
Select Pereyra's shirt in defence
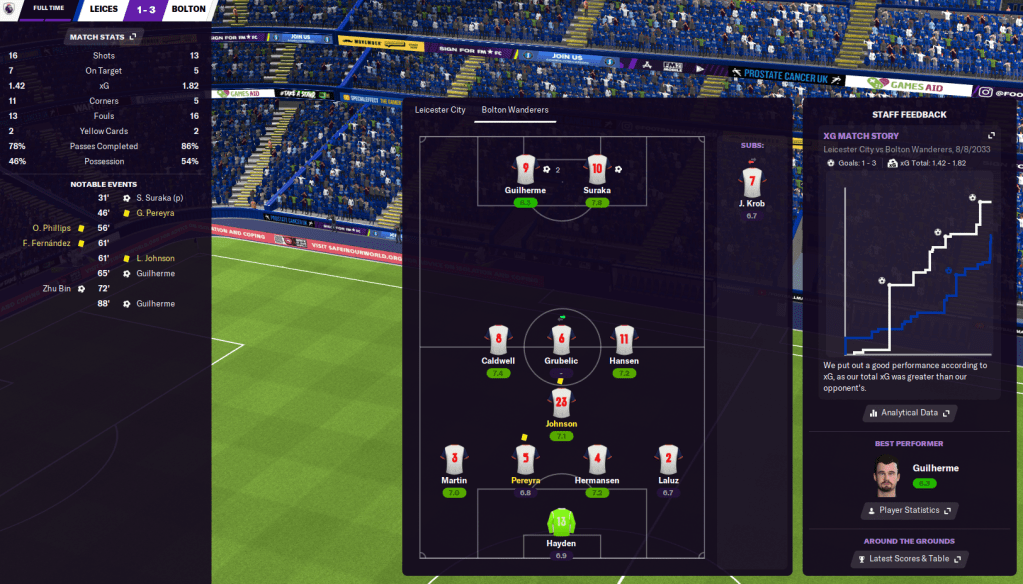click(x=525, y=460)
